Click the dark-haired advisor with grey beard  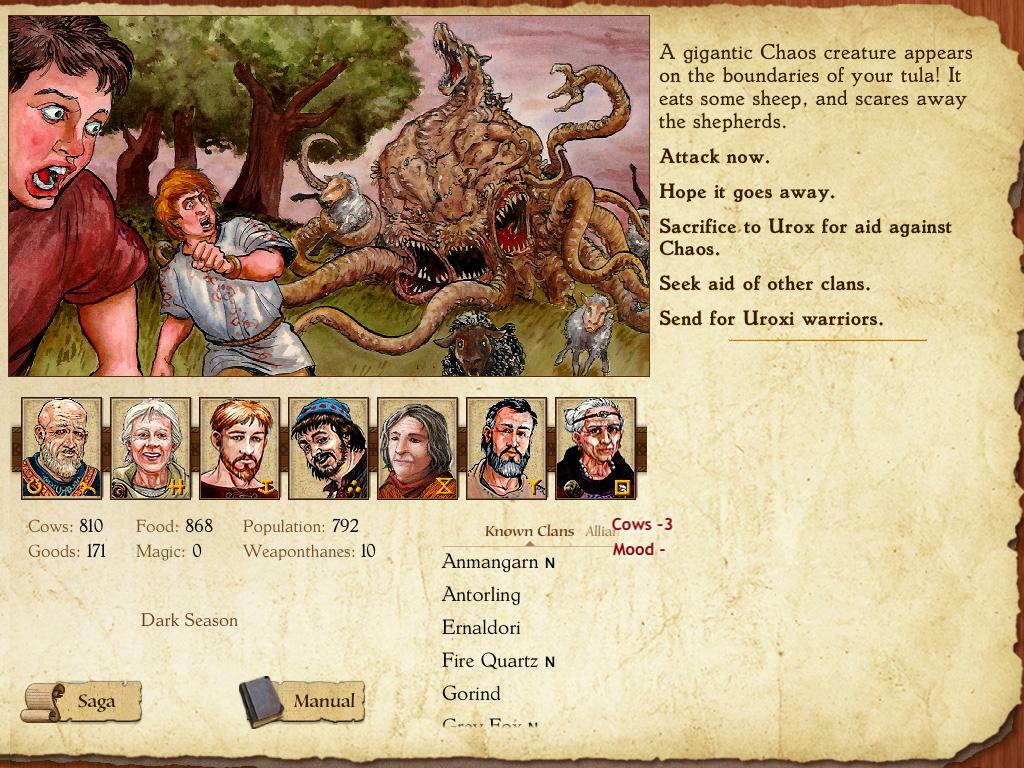pyautogui.click(x=506, y=448)
